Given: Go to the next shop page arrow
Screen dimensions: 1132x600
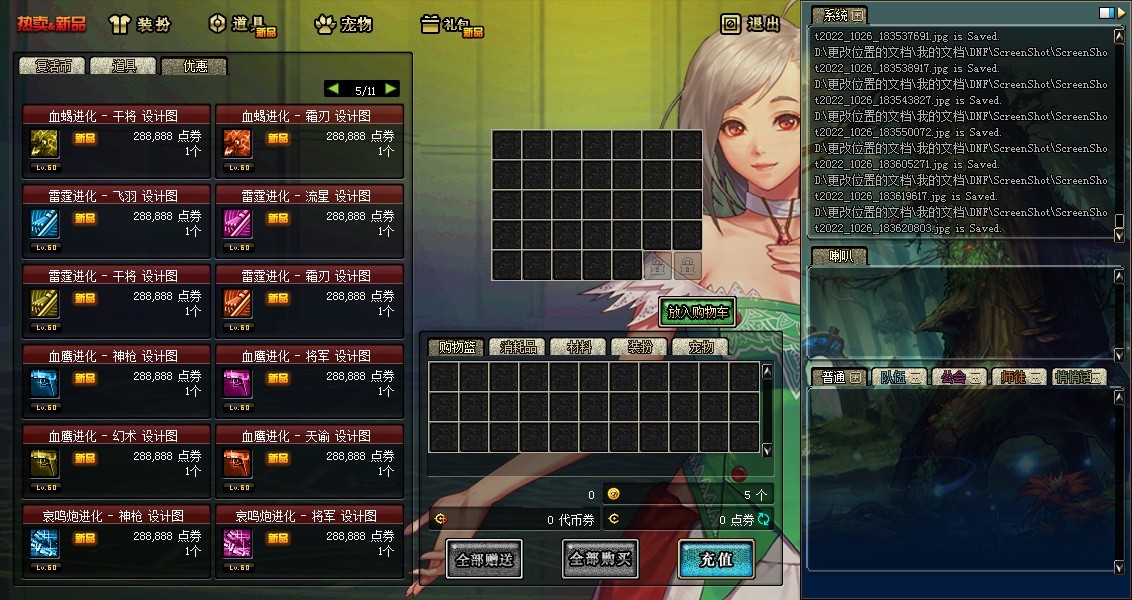Looking at the screenshot, I should pyautogui.click(x=391, y=89).
